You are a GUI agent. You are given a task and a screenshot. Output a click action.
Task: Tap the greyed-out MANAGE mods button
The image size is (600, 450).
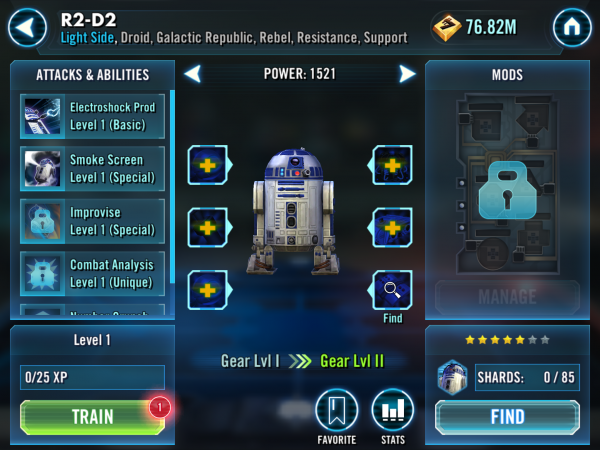(x=507, y=297)
